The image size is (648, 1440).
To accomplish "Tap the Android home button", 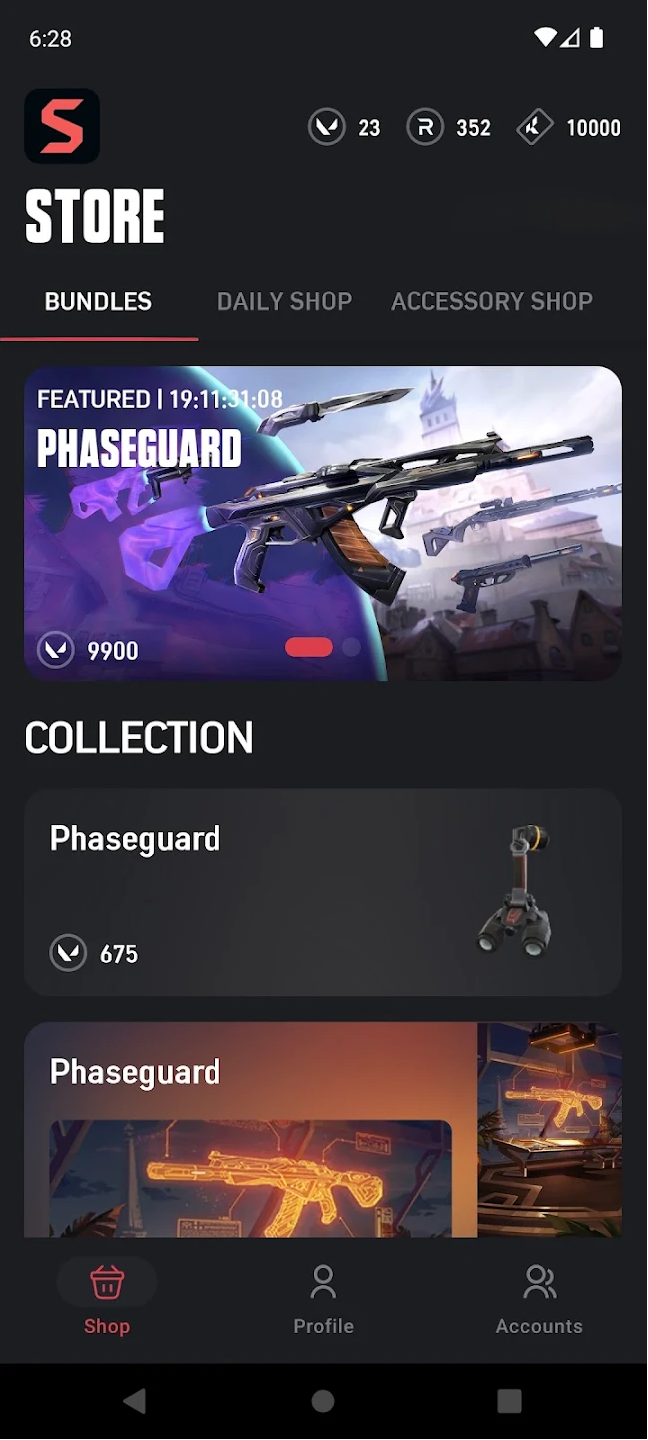I will click(x=323, y=1401).
